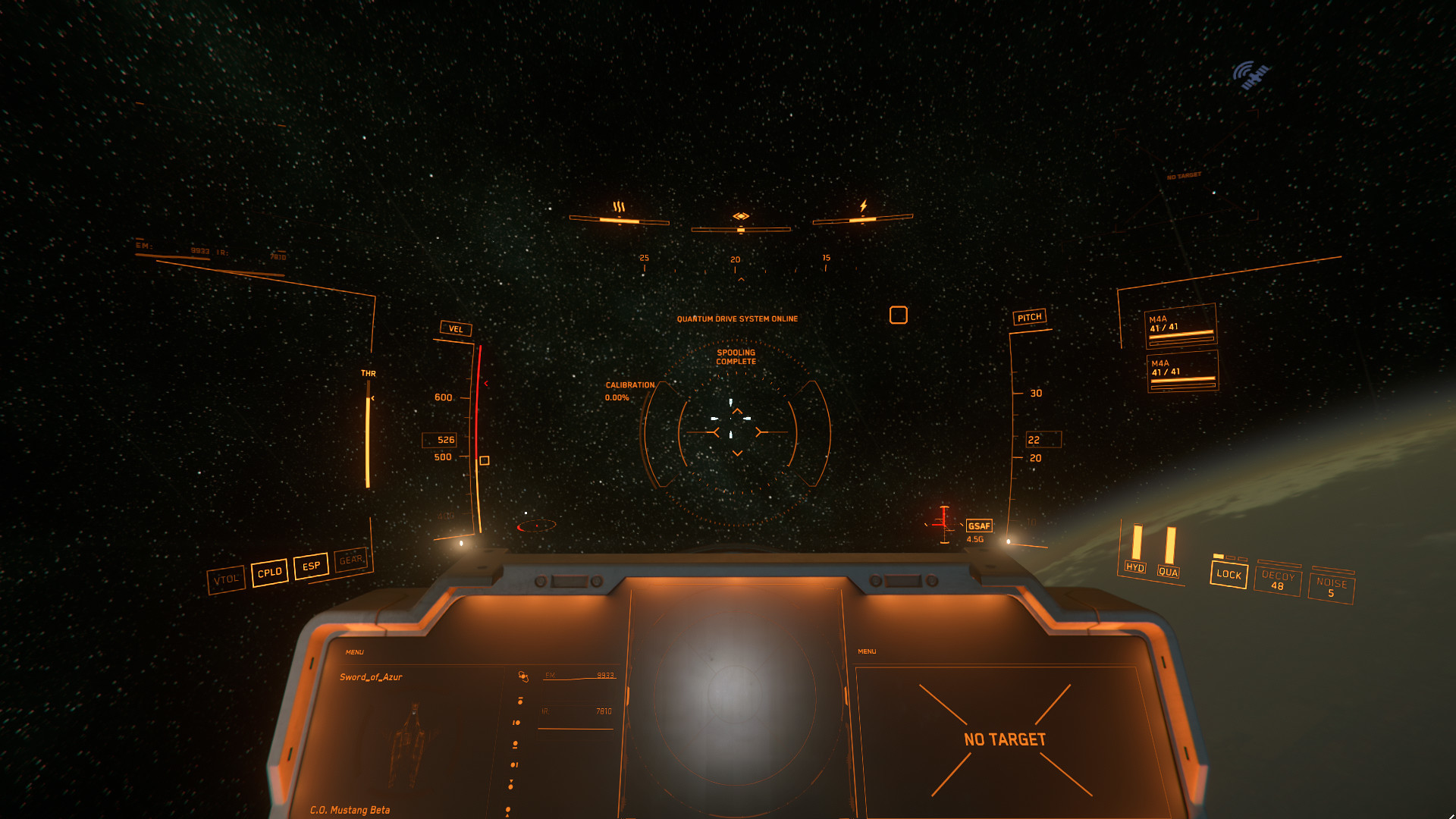Click the satellite comms icon
1456x819 pixels.
click(1250, 75)
